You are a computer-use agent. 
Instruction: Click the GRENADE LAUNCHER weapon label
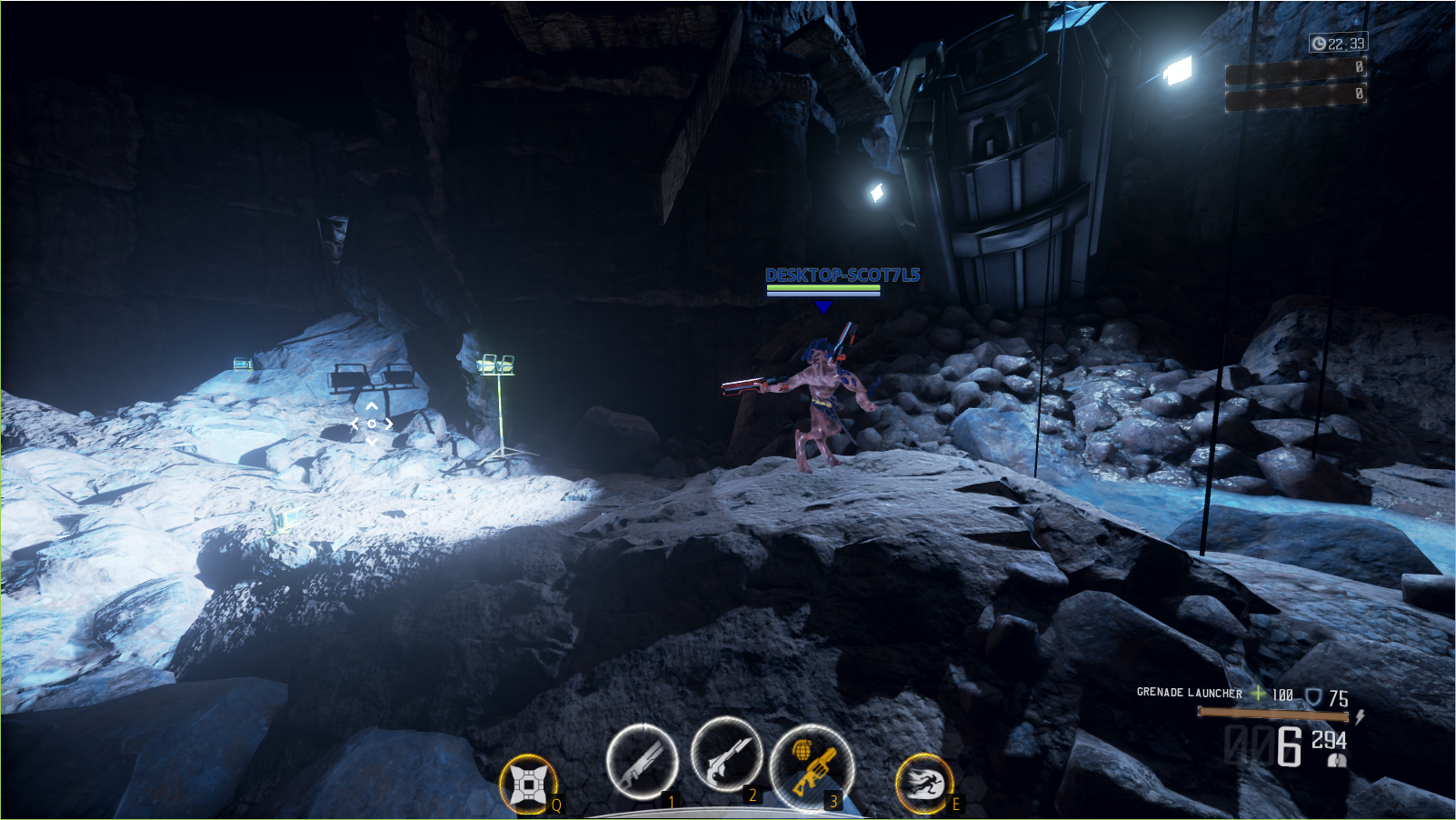(1188, 694)
